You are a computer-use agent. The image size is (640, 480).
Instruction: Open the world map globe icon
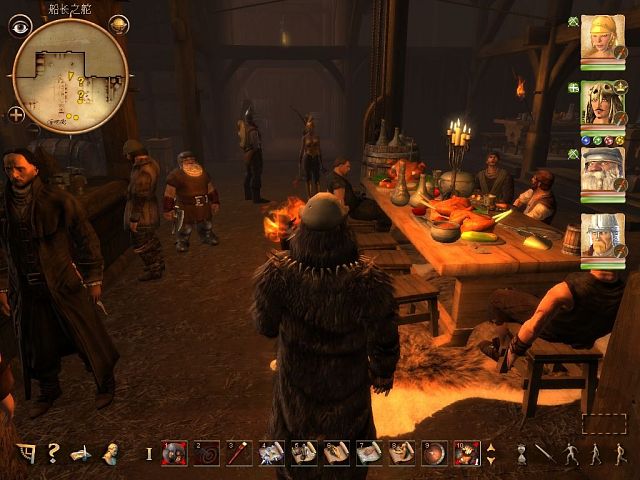tap(118, 25)
